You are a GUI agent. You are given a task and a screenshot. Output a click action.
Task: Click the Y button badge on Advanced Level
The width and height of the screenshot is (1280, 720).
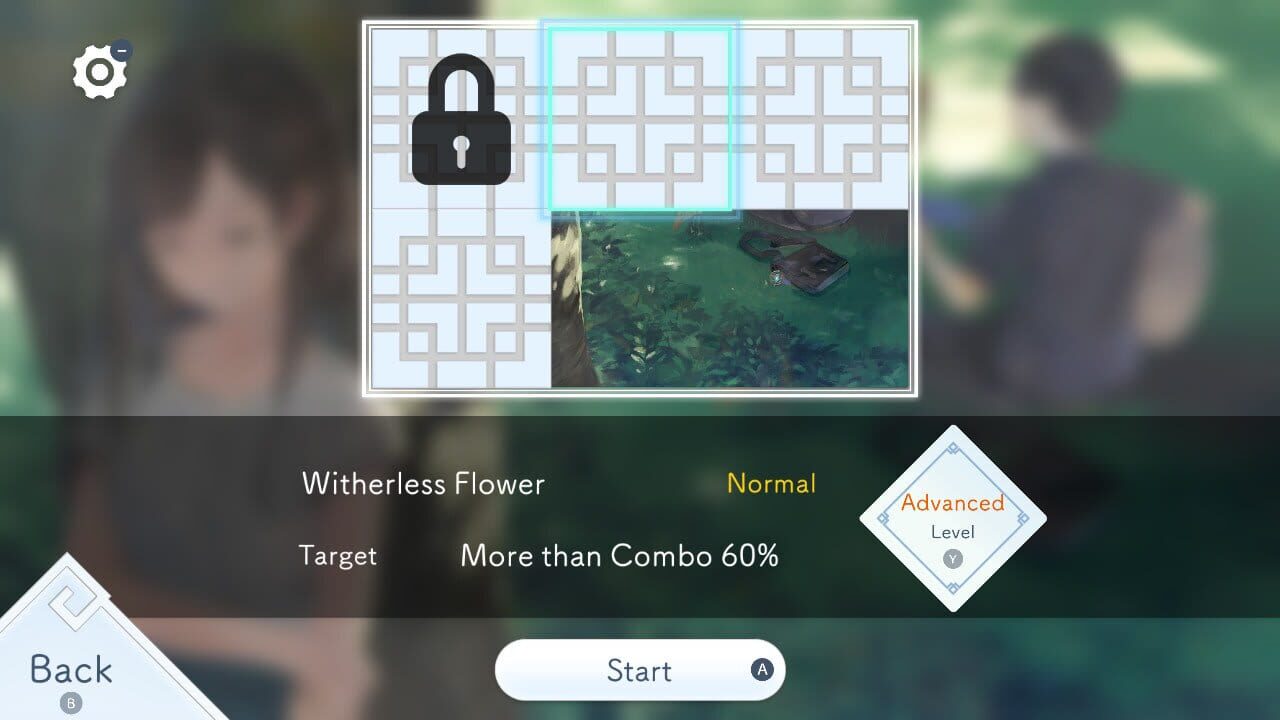coord(951,560)
